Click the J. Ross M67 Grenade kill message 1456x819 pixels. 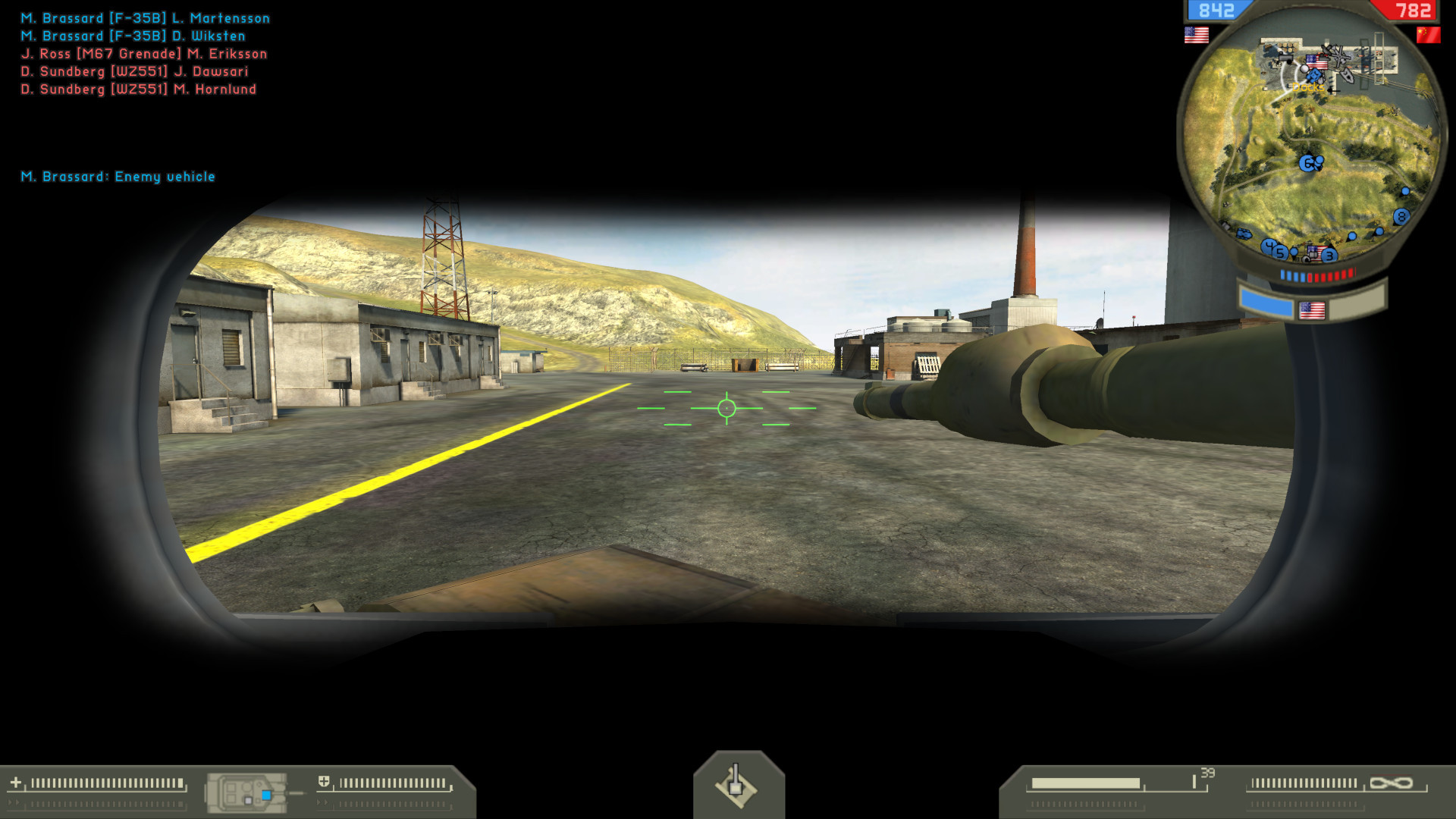144,53
